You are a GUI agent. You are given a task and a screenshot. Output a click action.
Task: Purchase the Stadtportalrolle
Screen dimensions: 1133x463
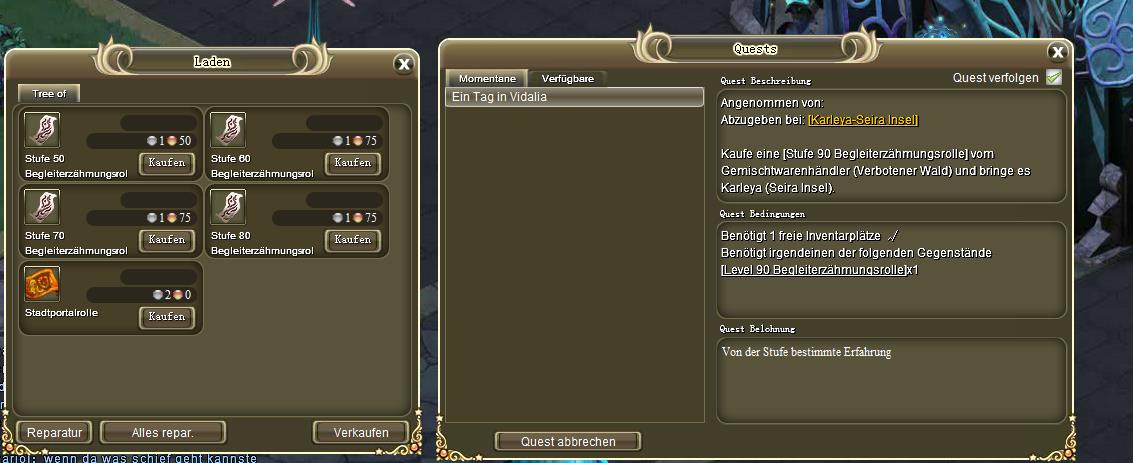coord(166,316)
